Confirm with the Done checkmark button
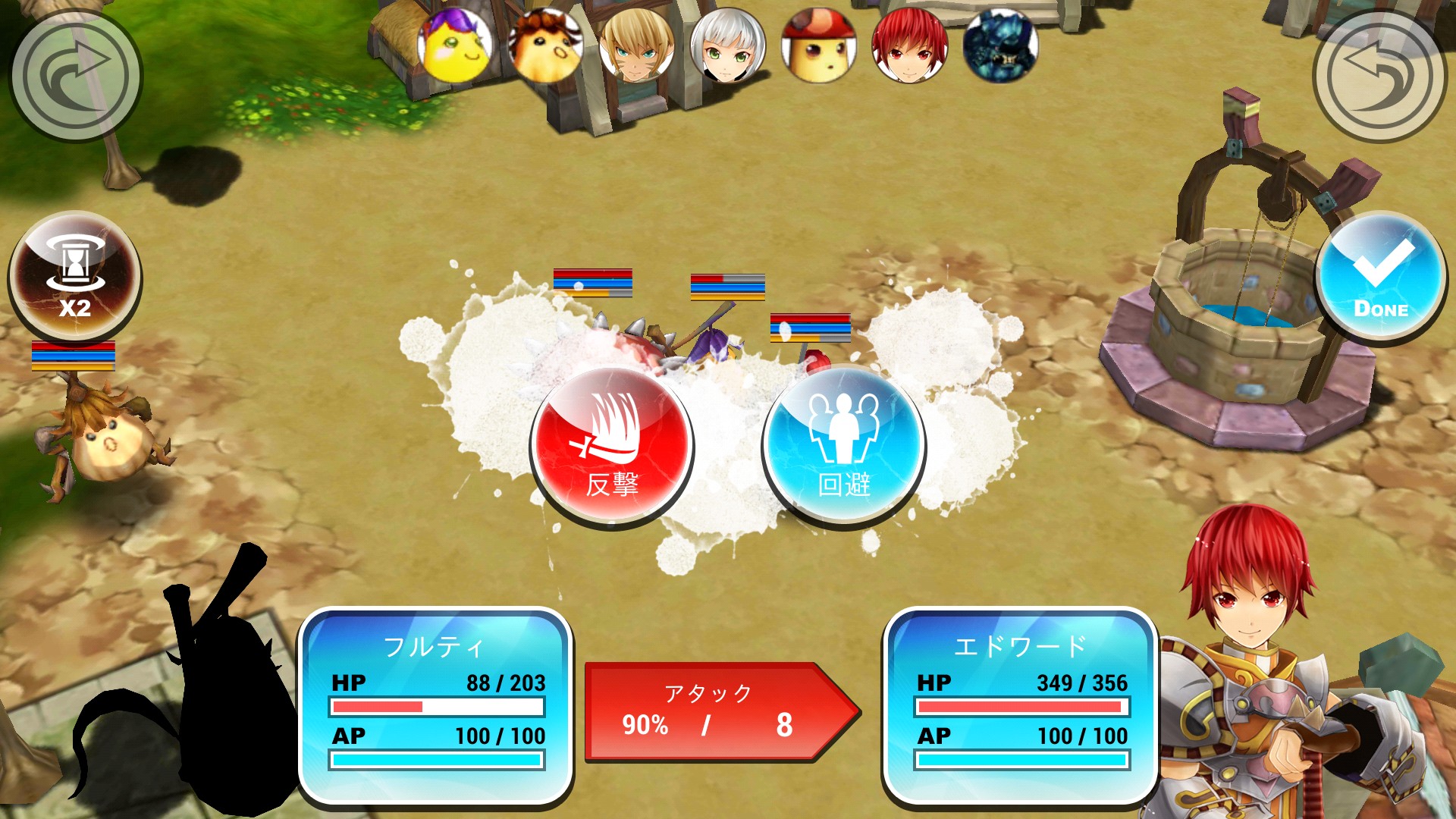Image resolution: width=1456 pixels, height=819 pixels. 1380,278
